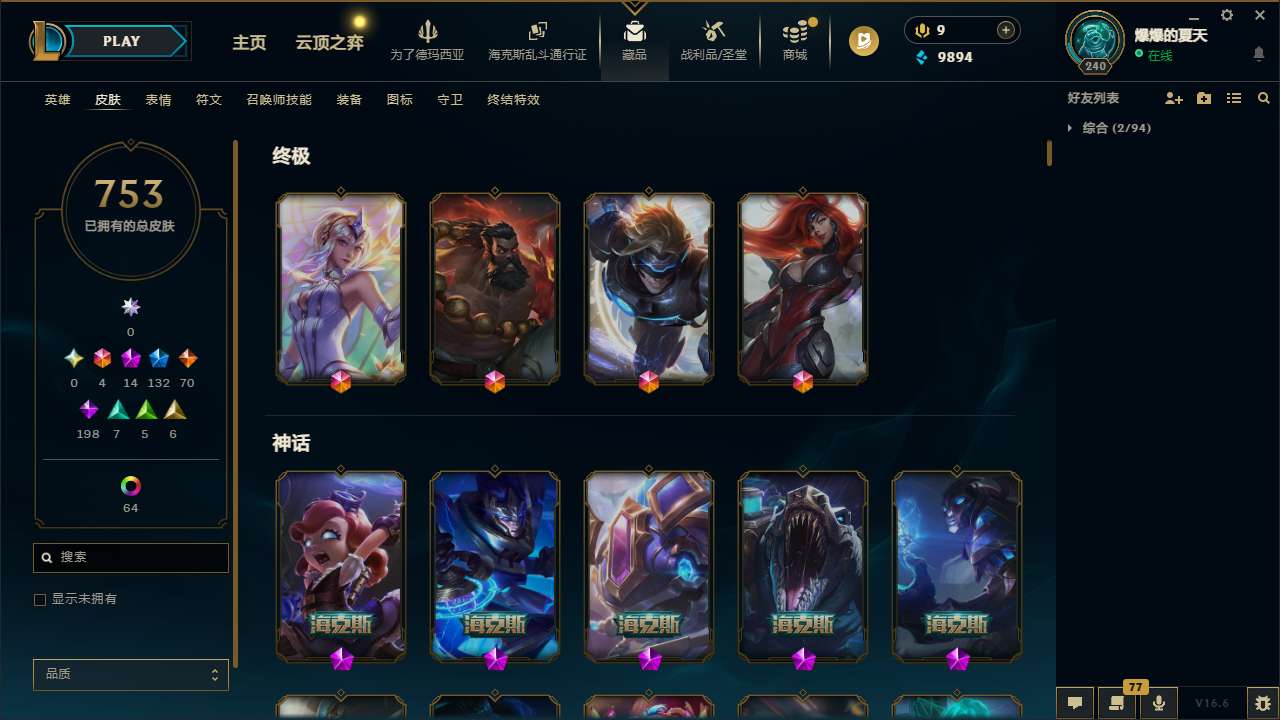Click inside the 搜索 search field
Viewport: 1280px width, 720px height.
point(130,557)
